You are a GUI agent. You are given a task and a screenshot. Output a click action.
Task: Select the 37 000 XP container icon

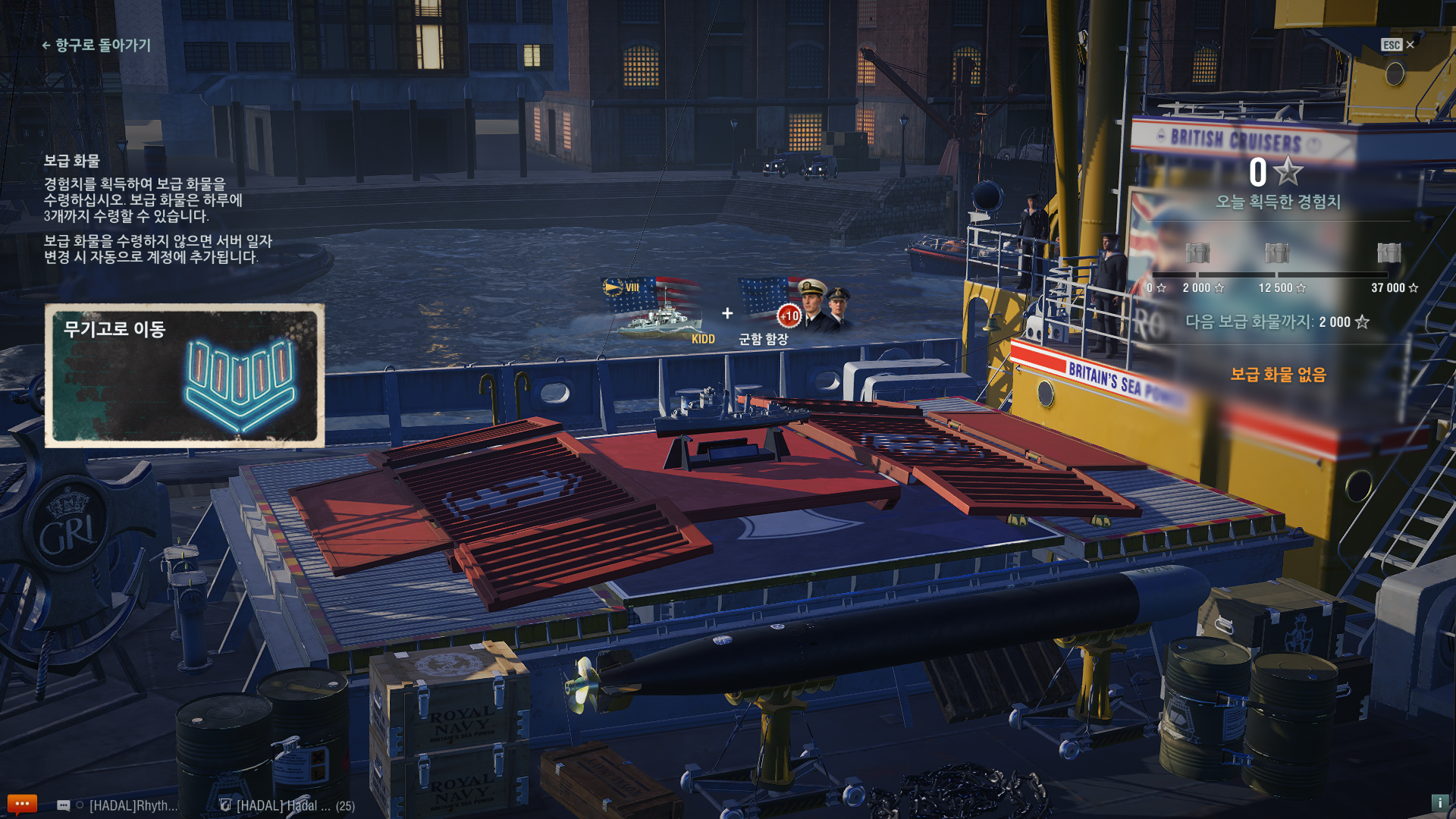click(1389, 253)
